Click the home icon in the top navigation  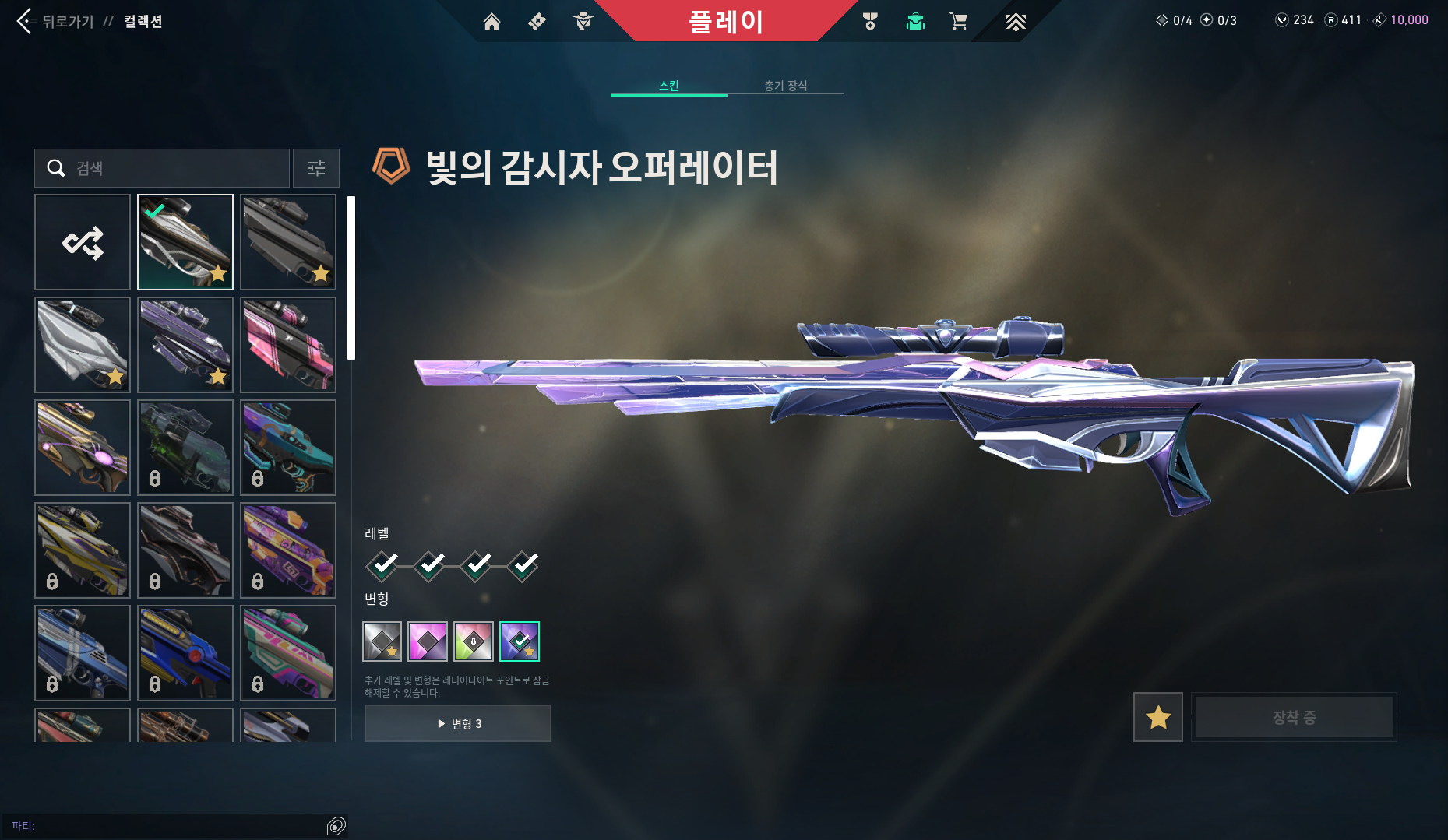point(491,21)
